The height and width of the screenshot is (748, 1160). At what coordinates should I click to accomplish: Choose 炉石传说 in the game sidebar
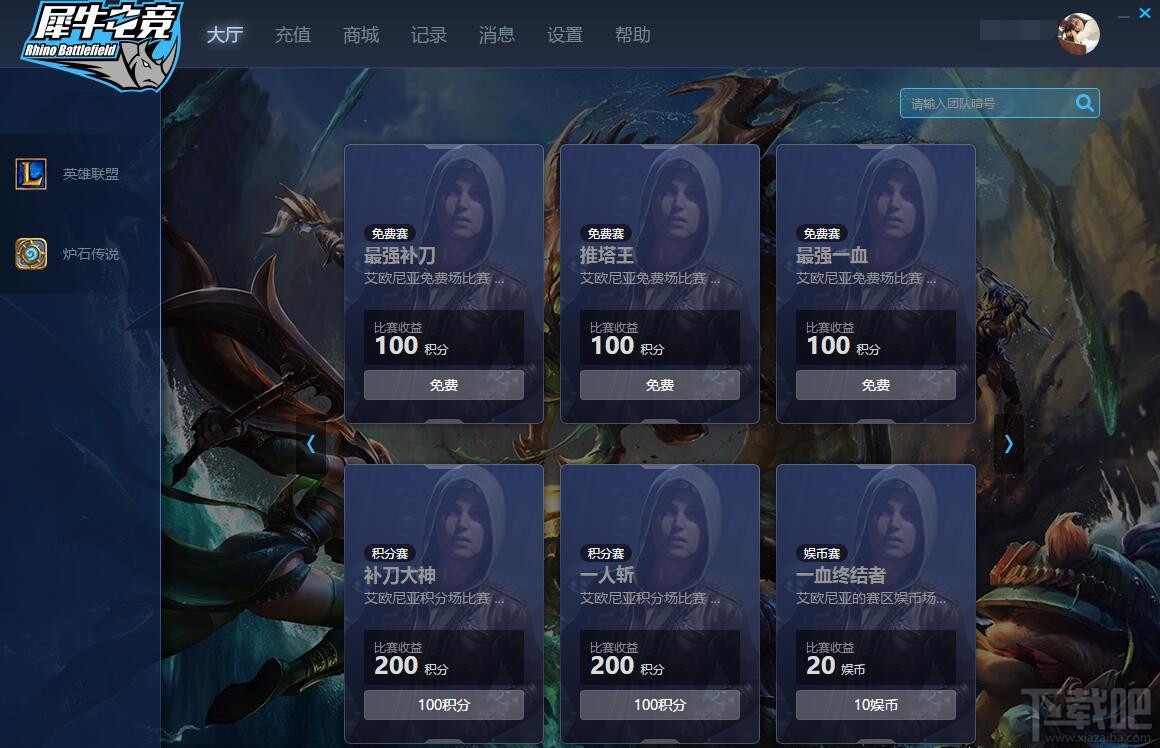[x=80, y=254]
